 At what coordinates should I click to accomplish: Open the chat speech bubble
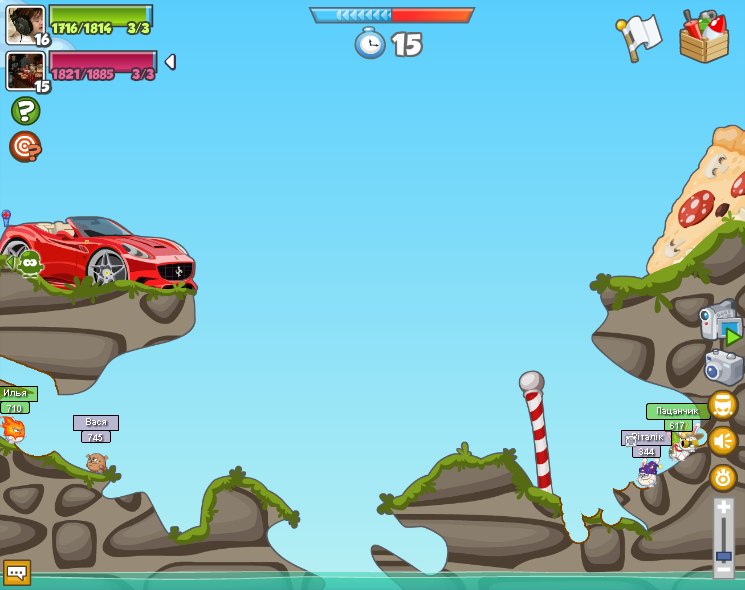click(x=17, y=572)
